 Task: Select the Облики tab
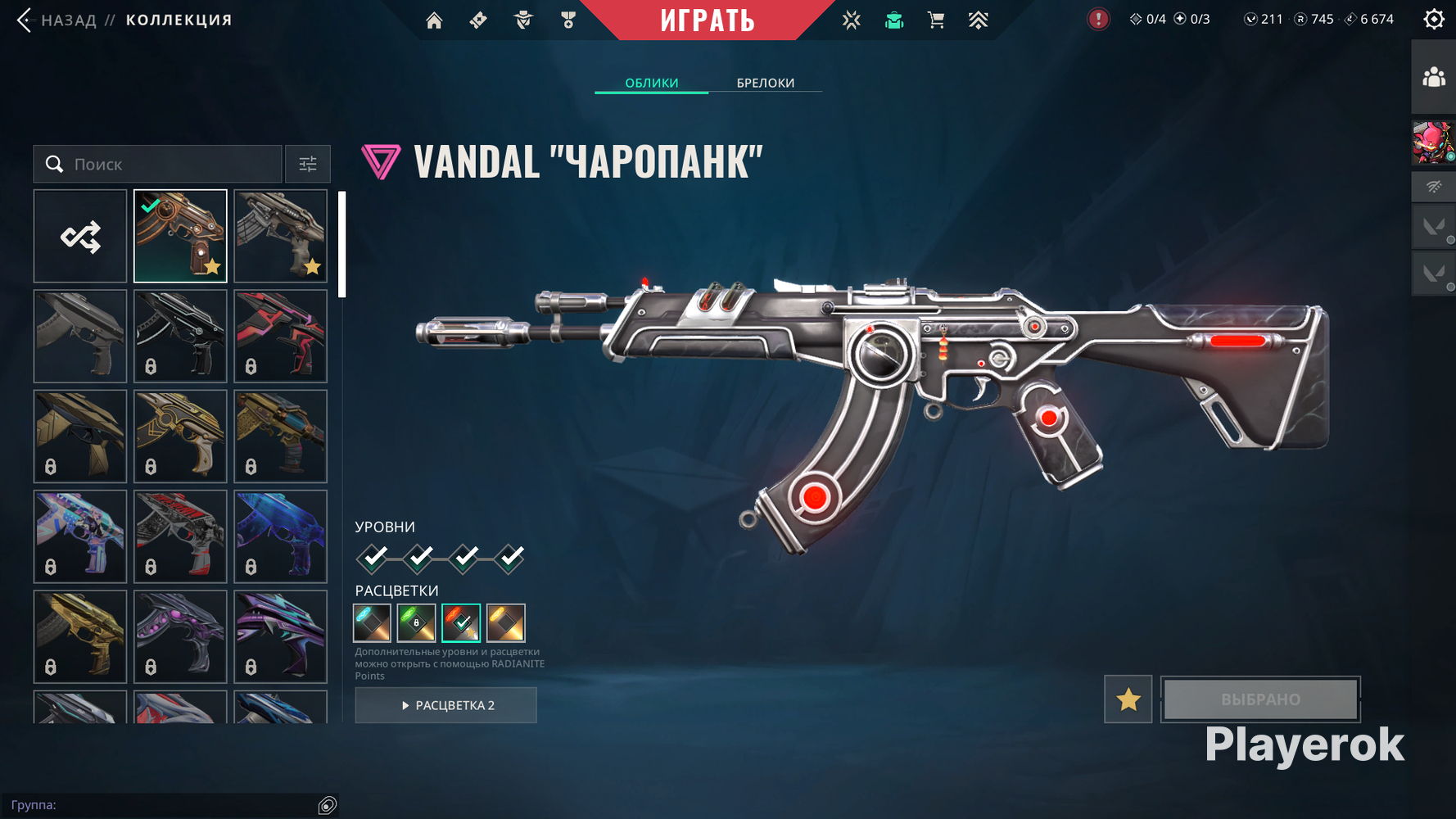651,83
